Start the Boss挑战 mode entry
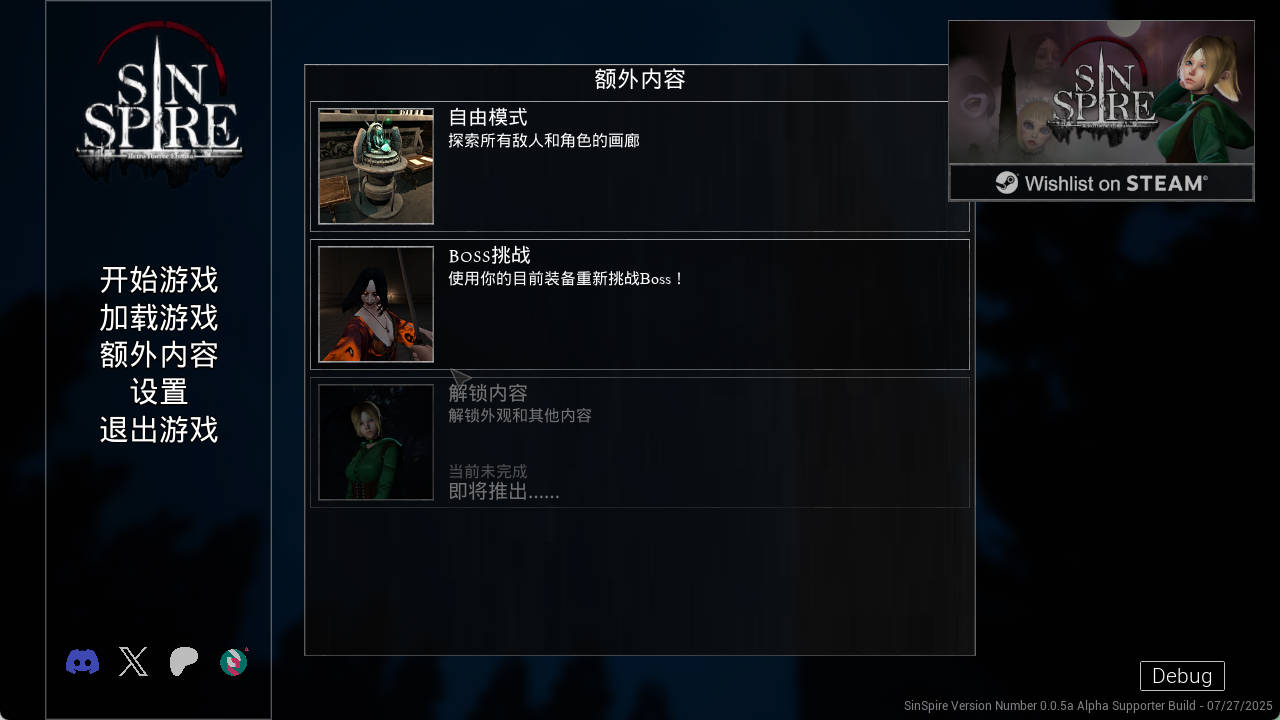 click(640, 304)
